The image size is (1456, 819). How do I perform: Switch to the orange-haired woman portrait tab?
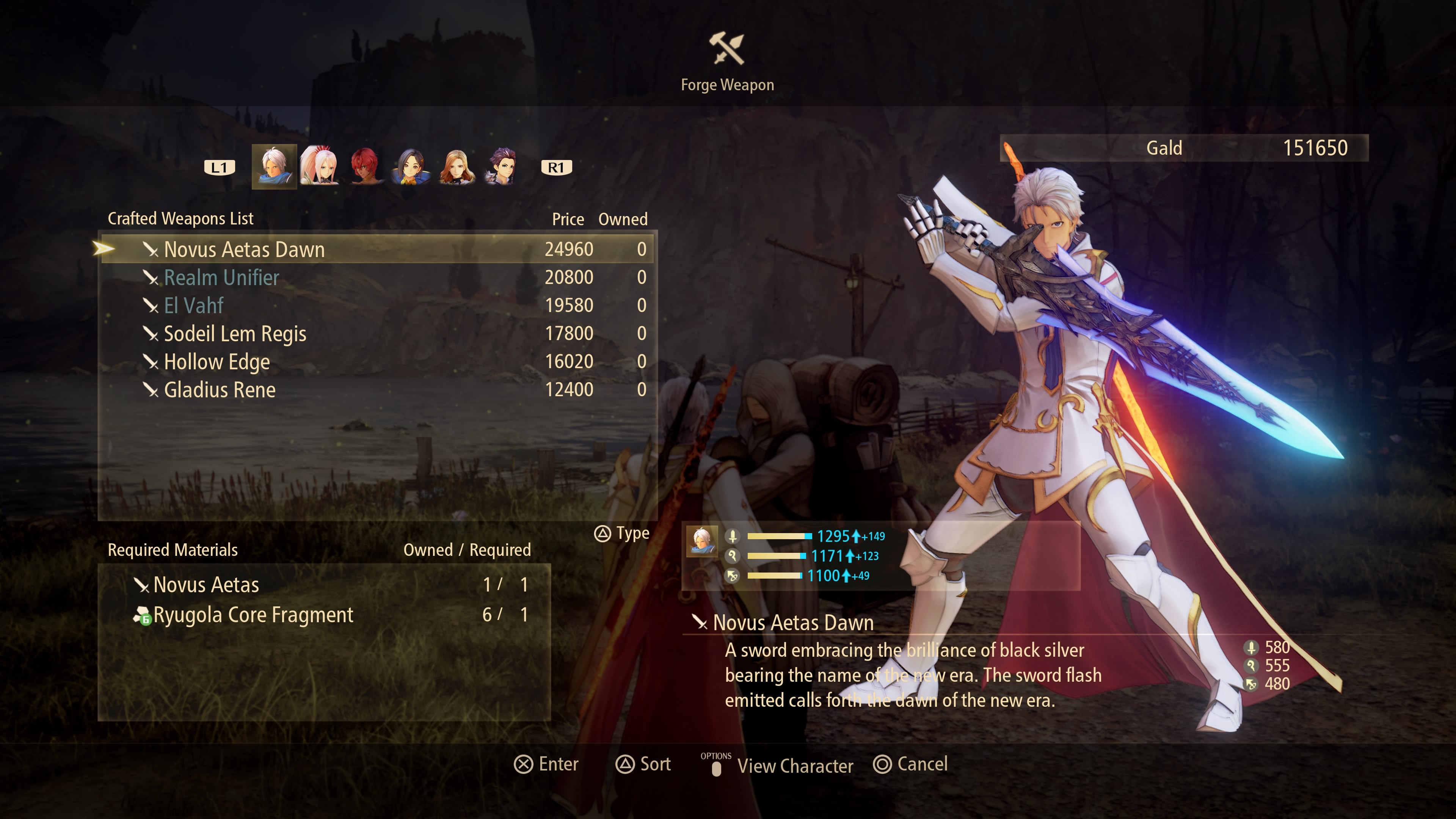click(x=456, y=167)
